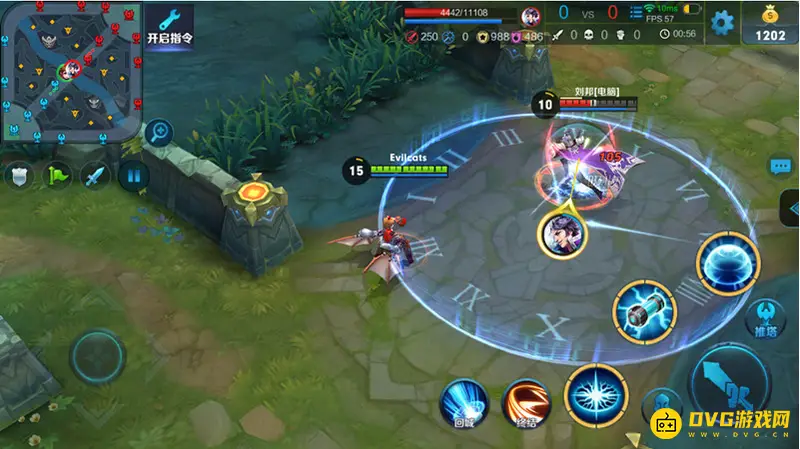Send the green flag rally signal
Image resolution: width=800 pixels, height=449 pixels.
[x=58, y=177]
